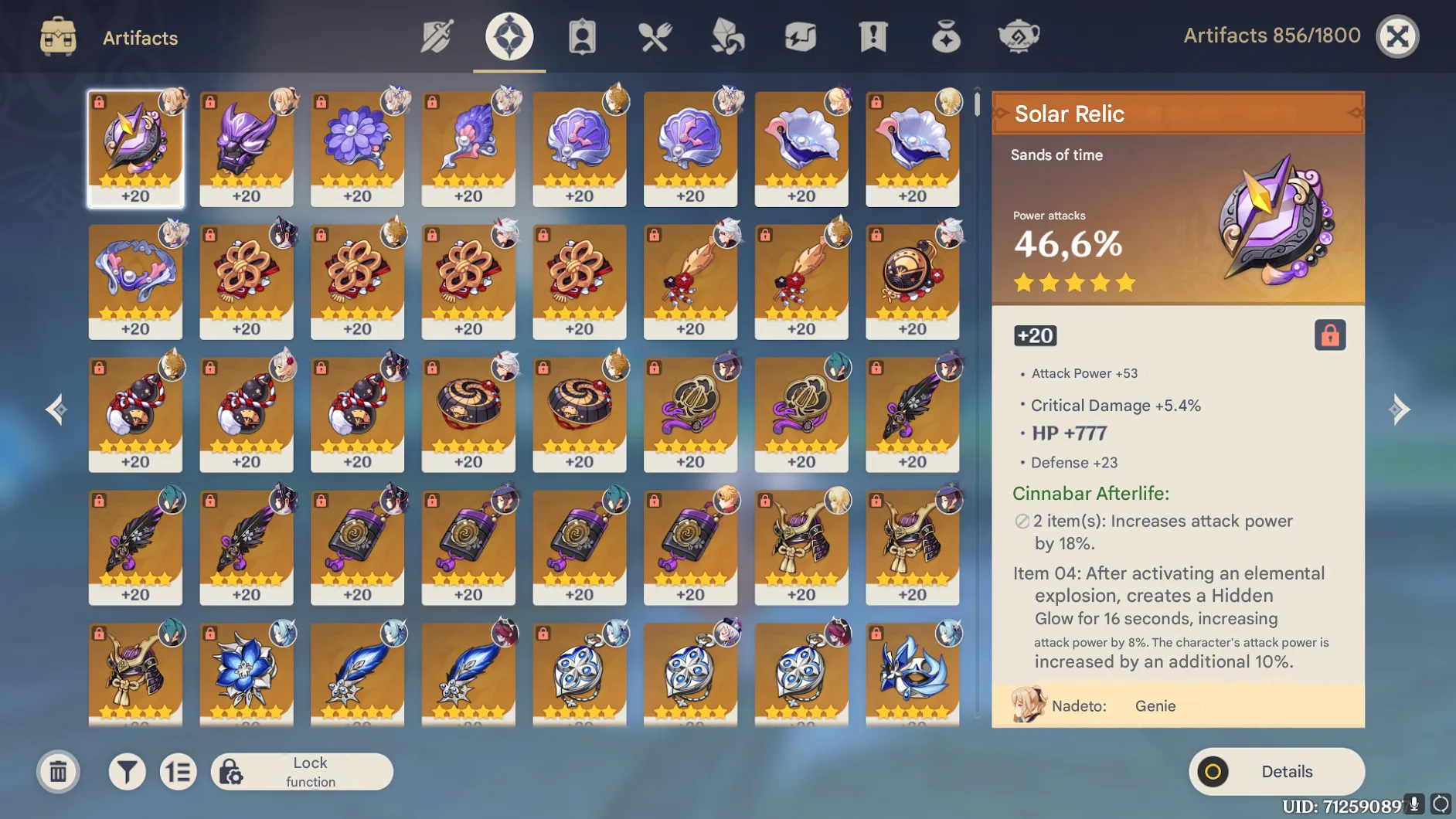This screenshot has width=1456, height=819.
Task: Open the Furnishings teapot icon
Action: coord(1019,36)
